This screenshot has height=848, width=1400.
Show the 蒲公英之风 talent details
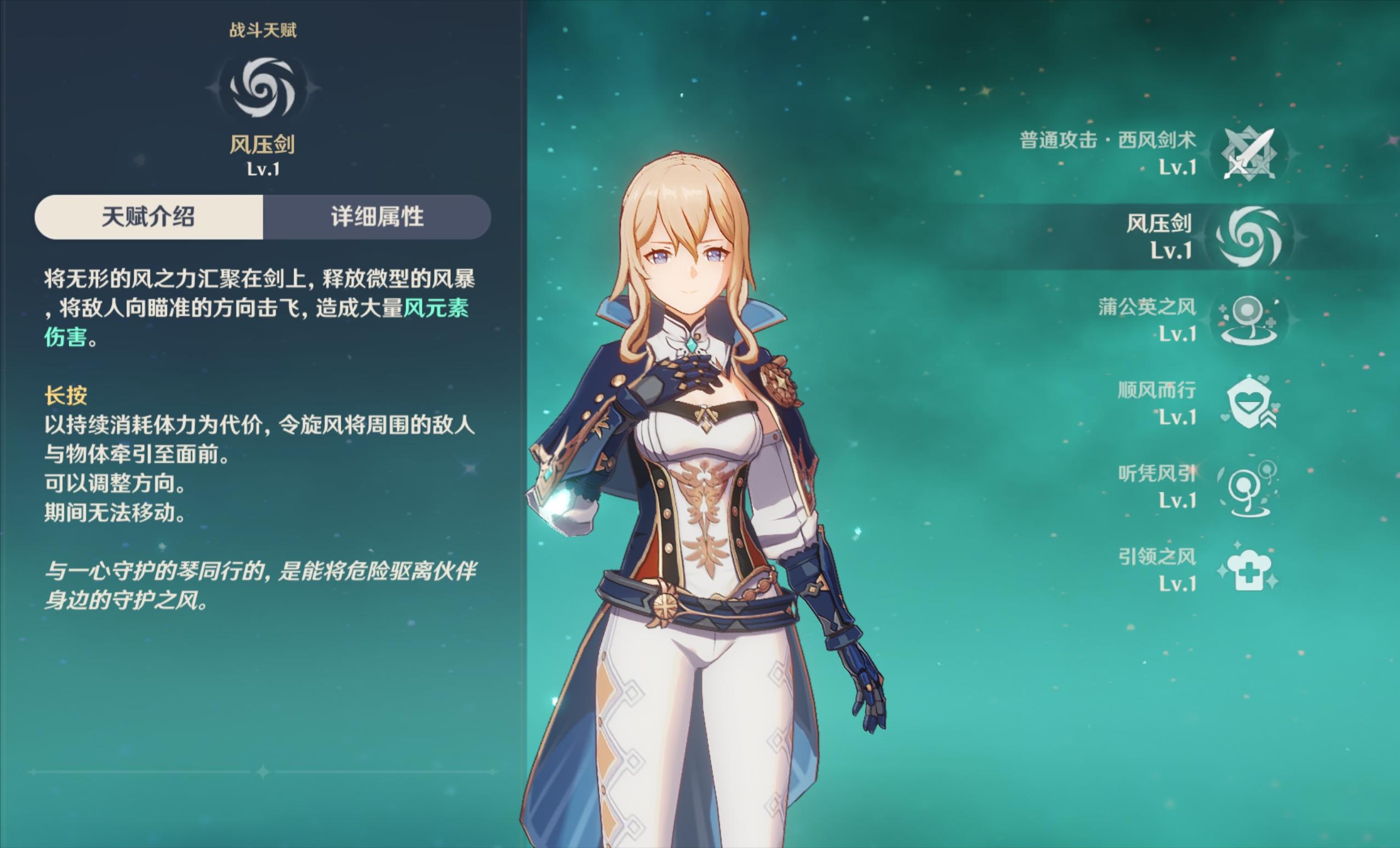(x=1248, y=320)
